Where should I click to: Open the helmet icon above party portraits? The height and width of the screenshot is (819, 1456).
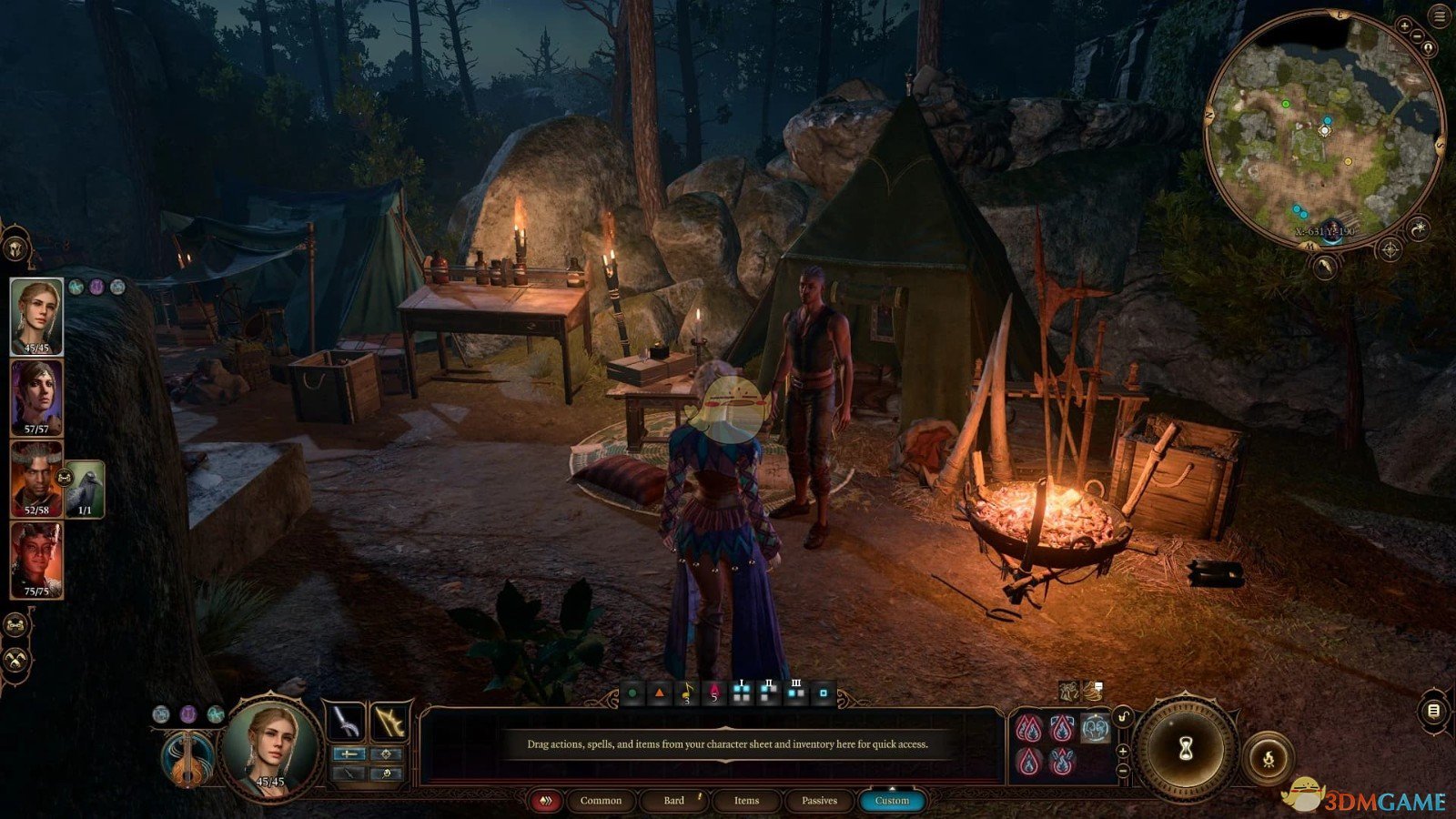15,248
